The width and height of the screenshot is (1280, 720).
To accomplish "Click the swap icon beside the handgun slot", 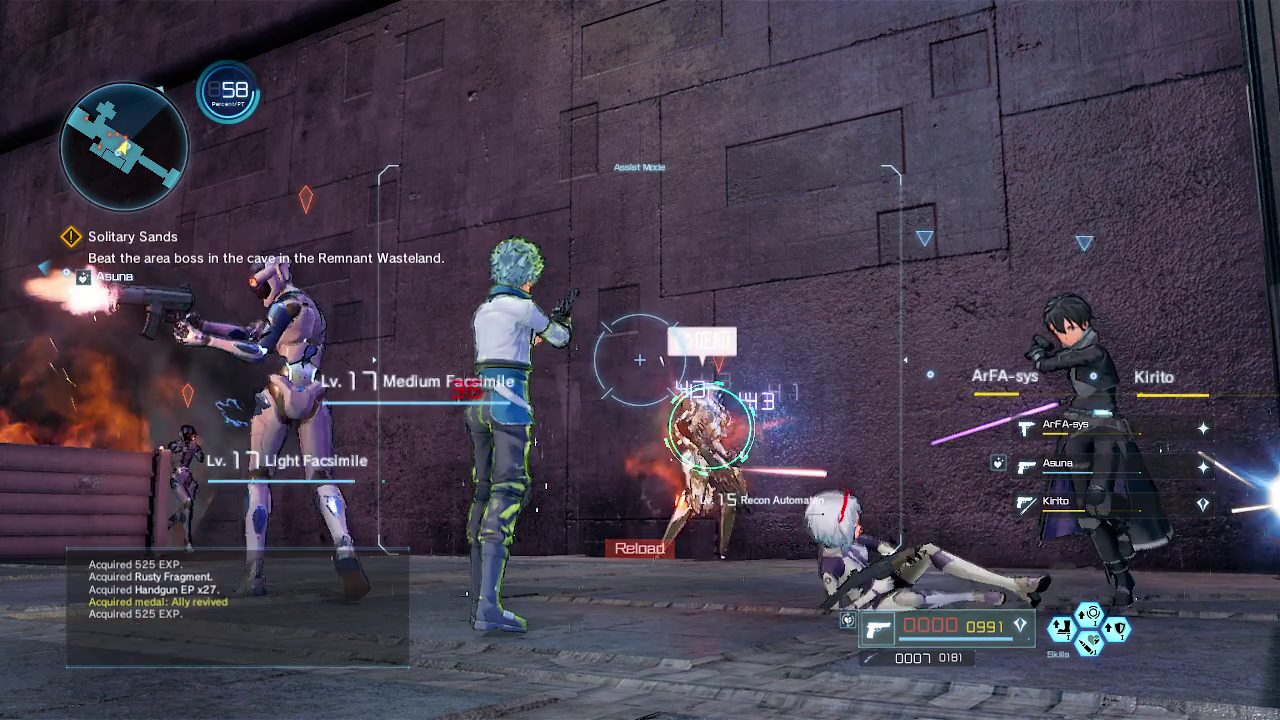I will (848, 620).
